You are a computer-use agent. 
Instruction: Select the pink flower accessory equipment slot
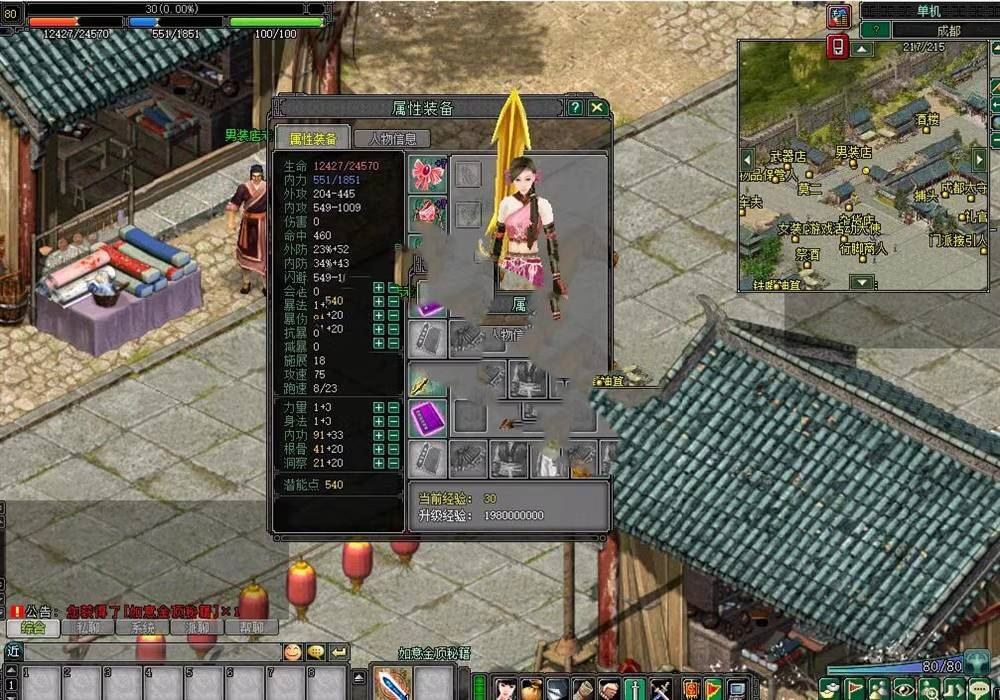coord(428,174)
